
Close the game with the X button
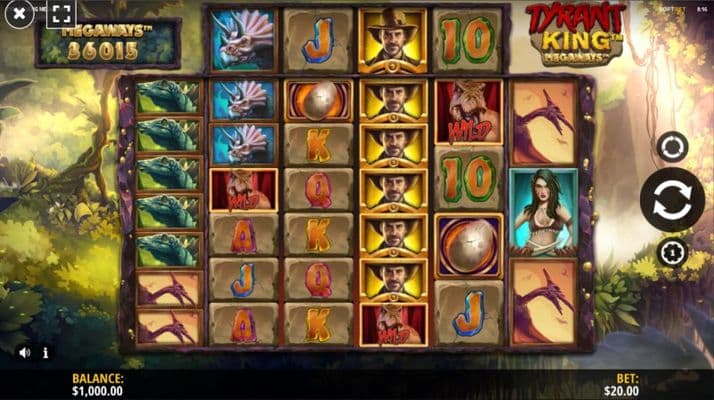point(18,15)
